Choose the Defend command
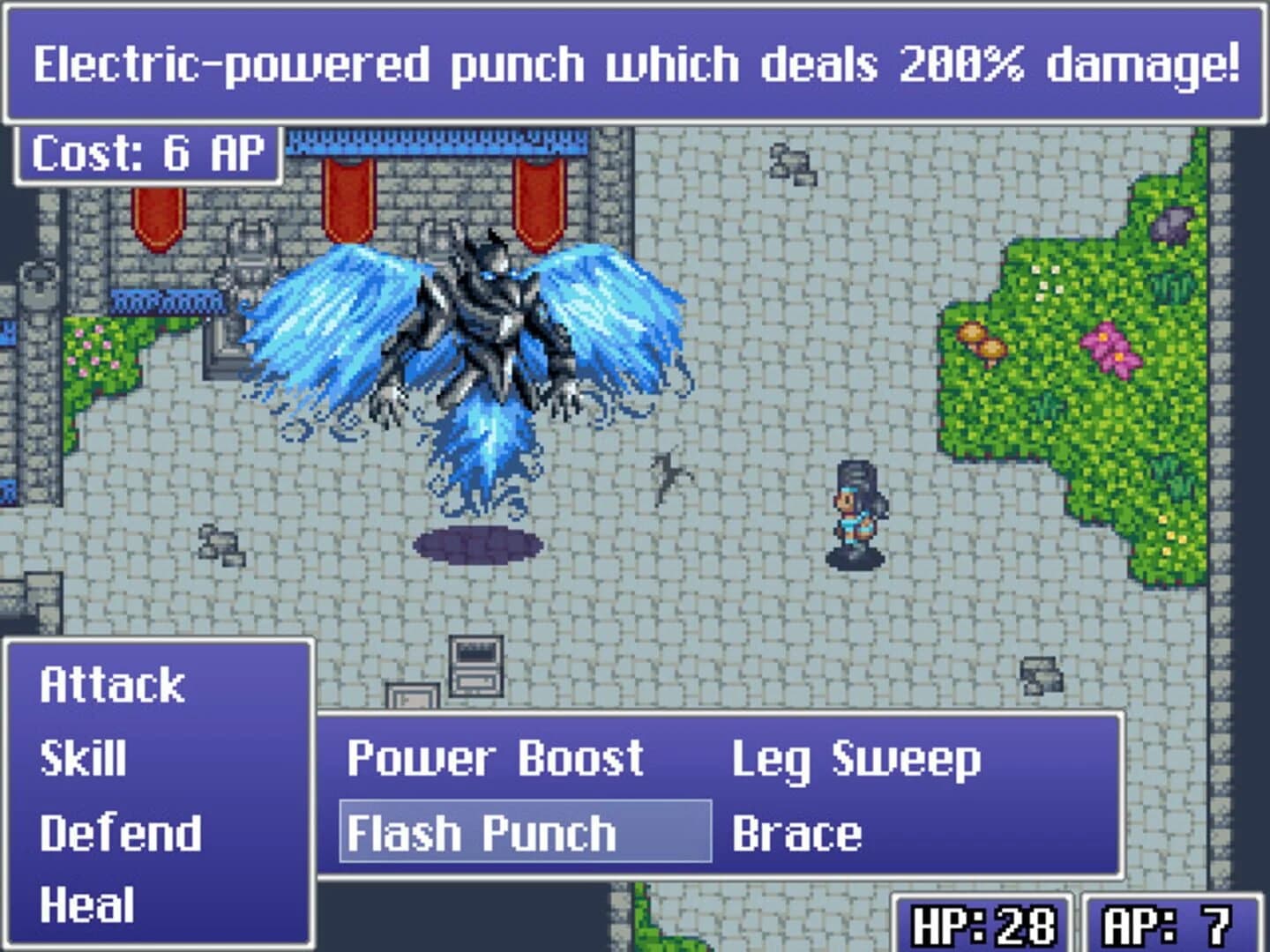The image size is (1270, 952). [x=119, y=830]
